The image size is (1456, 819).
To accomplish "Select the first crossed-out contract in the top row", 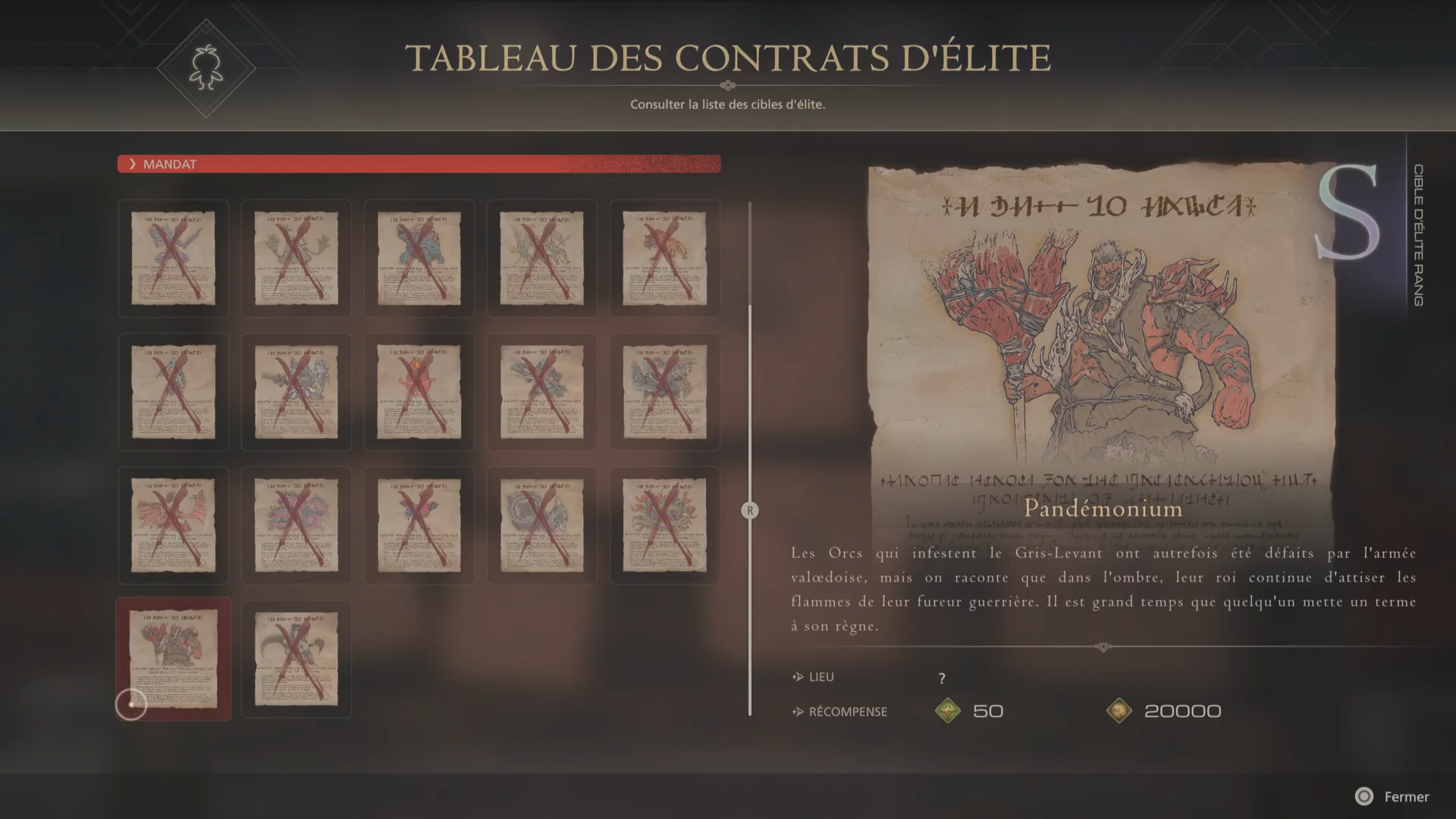I will [173, 258].
